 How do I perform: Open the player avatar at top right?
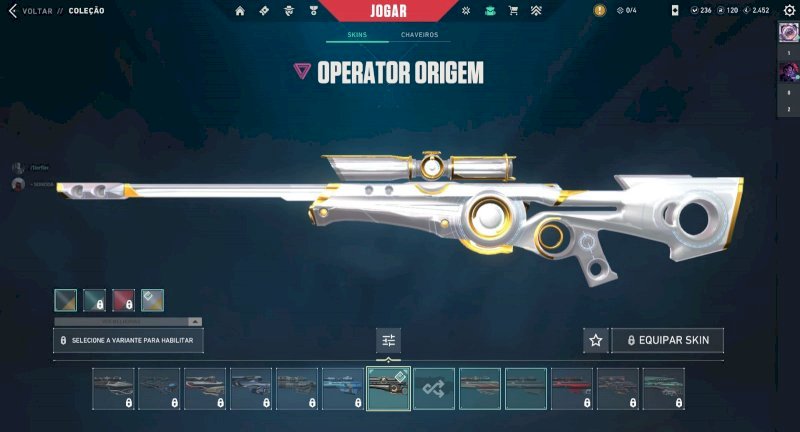click(x=787, y=32)
